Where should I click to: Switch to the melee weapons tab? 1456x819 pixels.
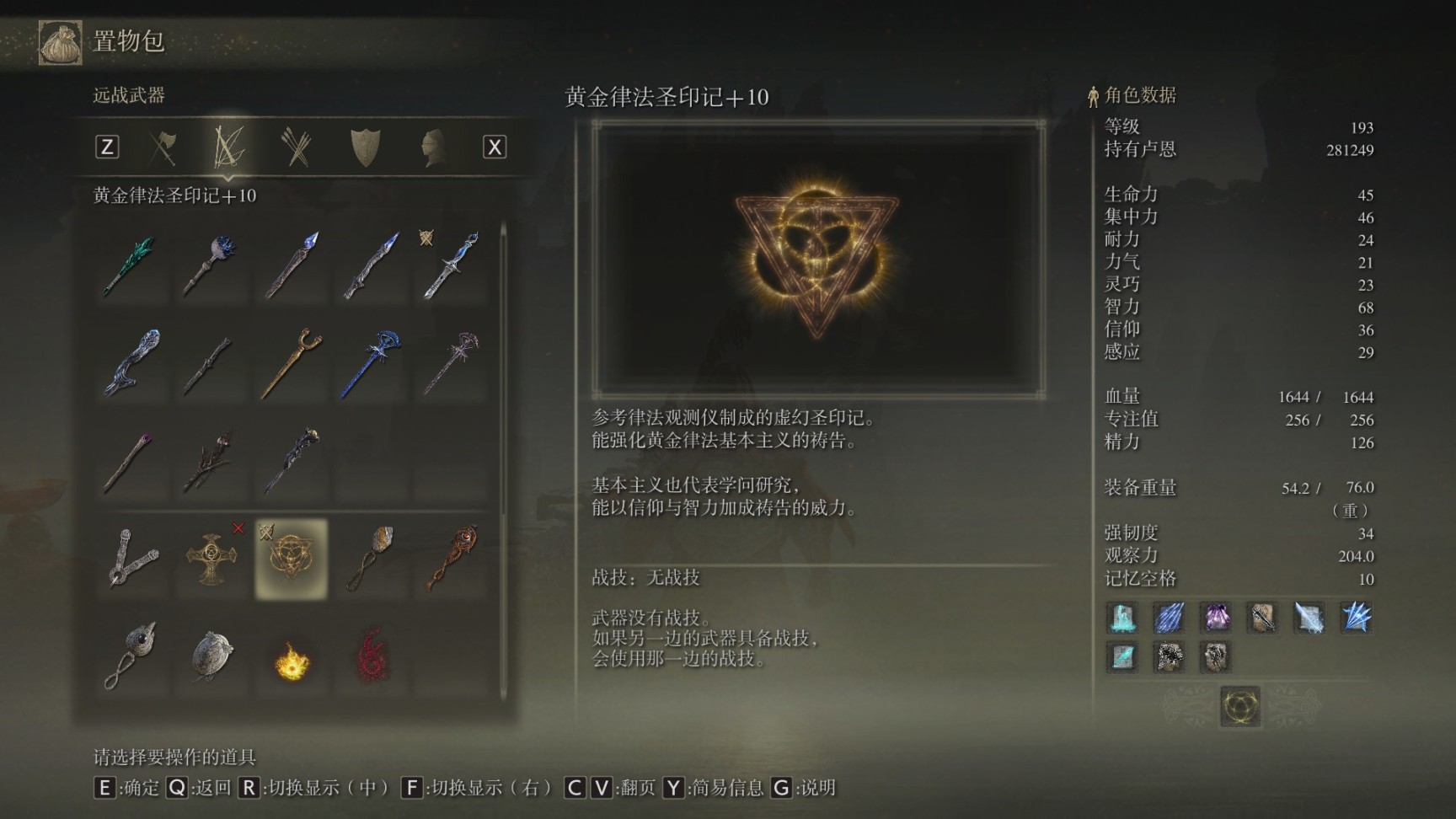[x=163, y=147]
